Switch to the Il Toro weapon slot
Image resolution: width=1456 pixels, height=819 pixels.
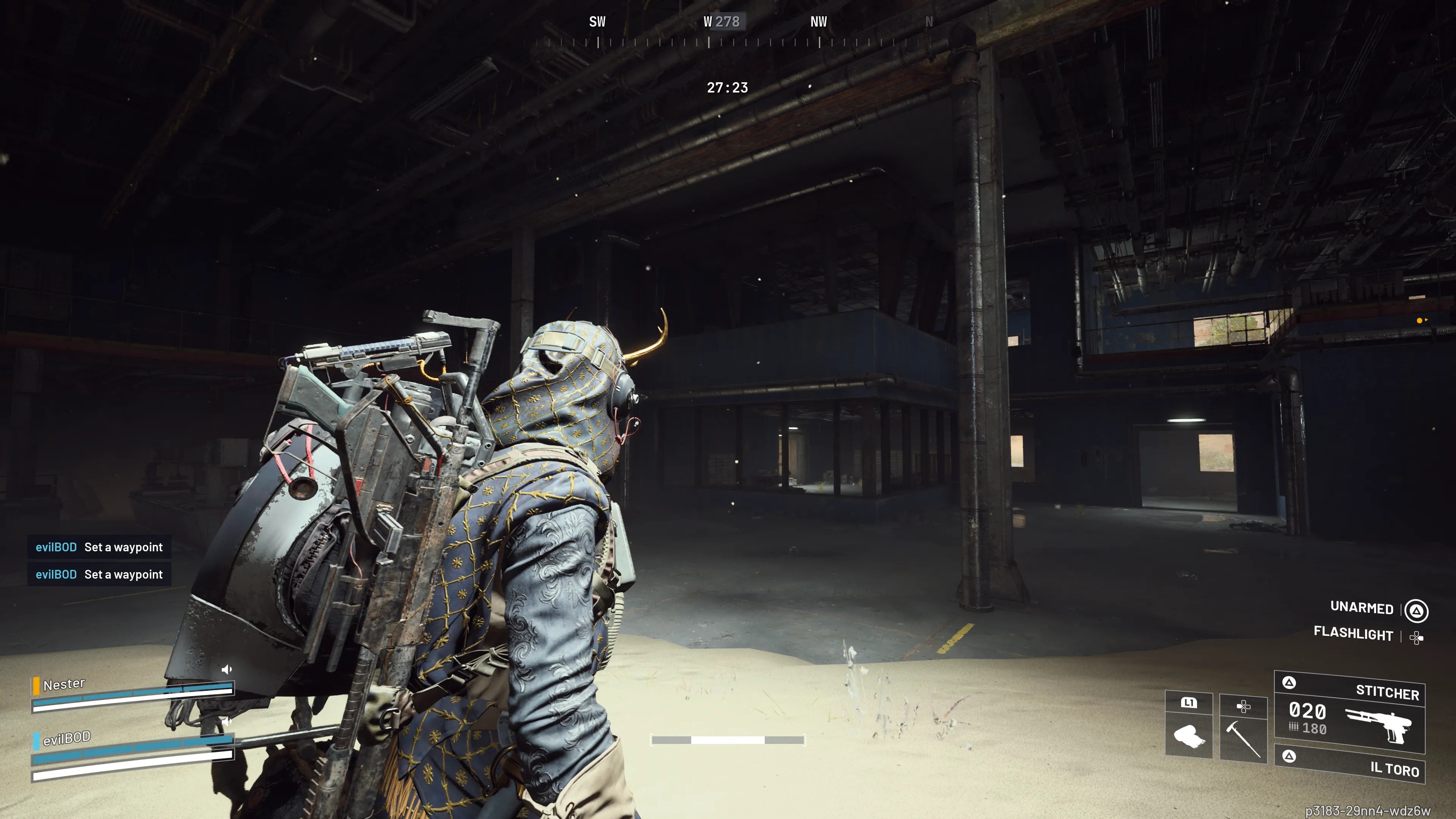coord(1349,765)
